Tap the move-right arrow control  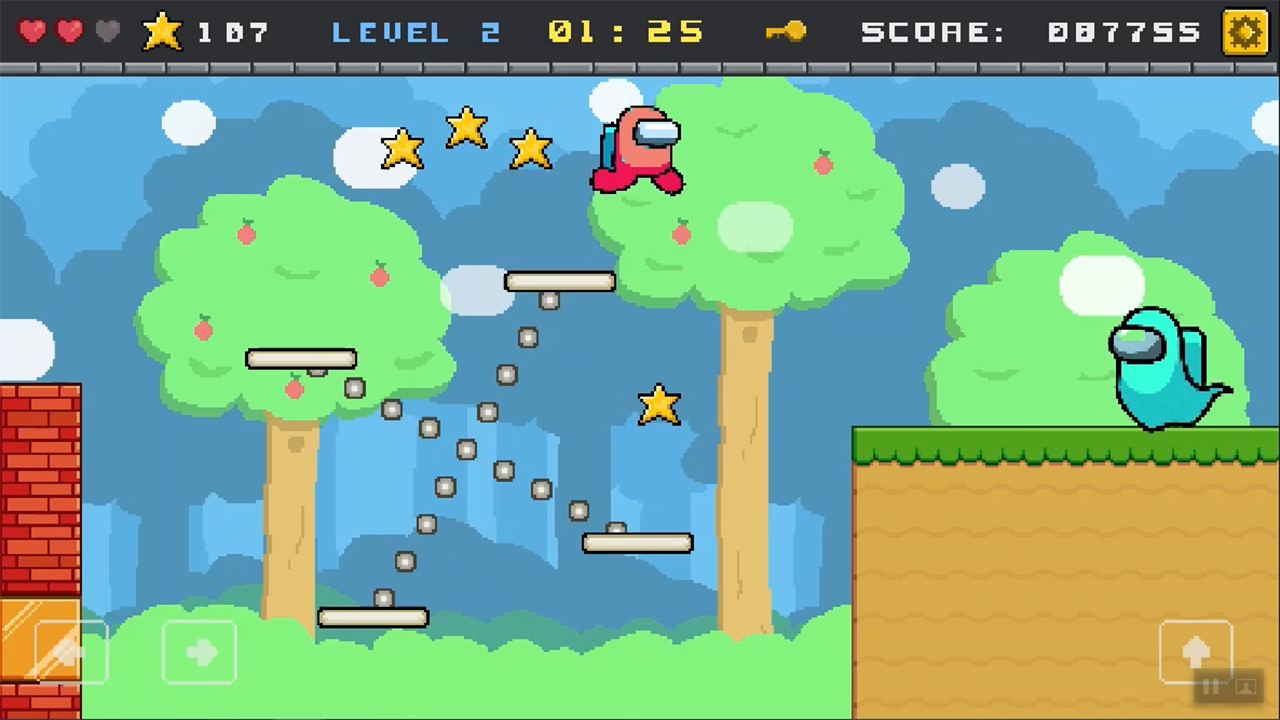coord(199,652)
